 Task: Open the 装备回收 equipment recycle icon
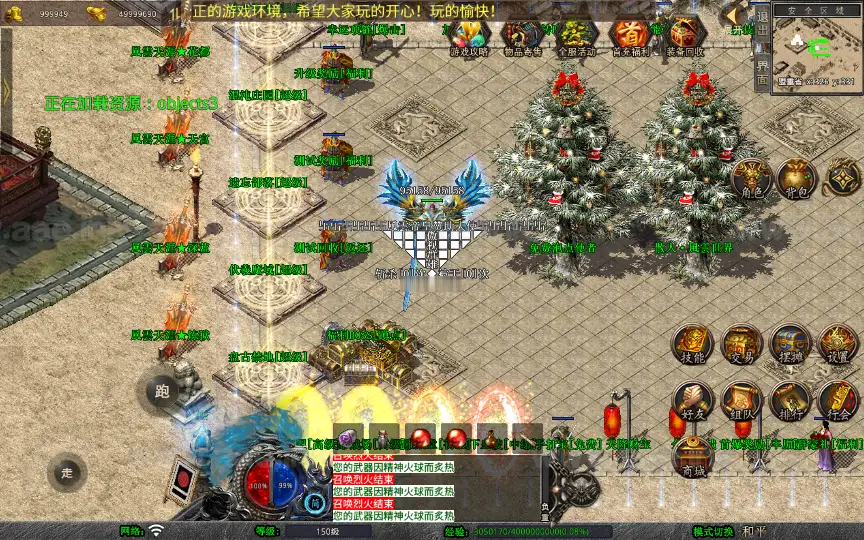click(684, 38)
